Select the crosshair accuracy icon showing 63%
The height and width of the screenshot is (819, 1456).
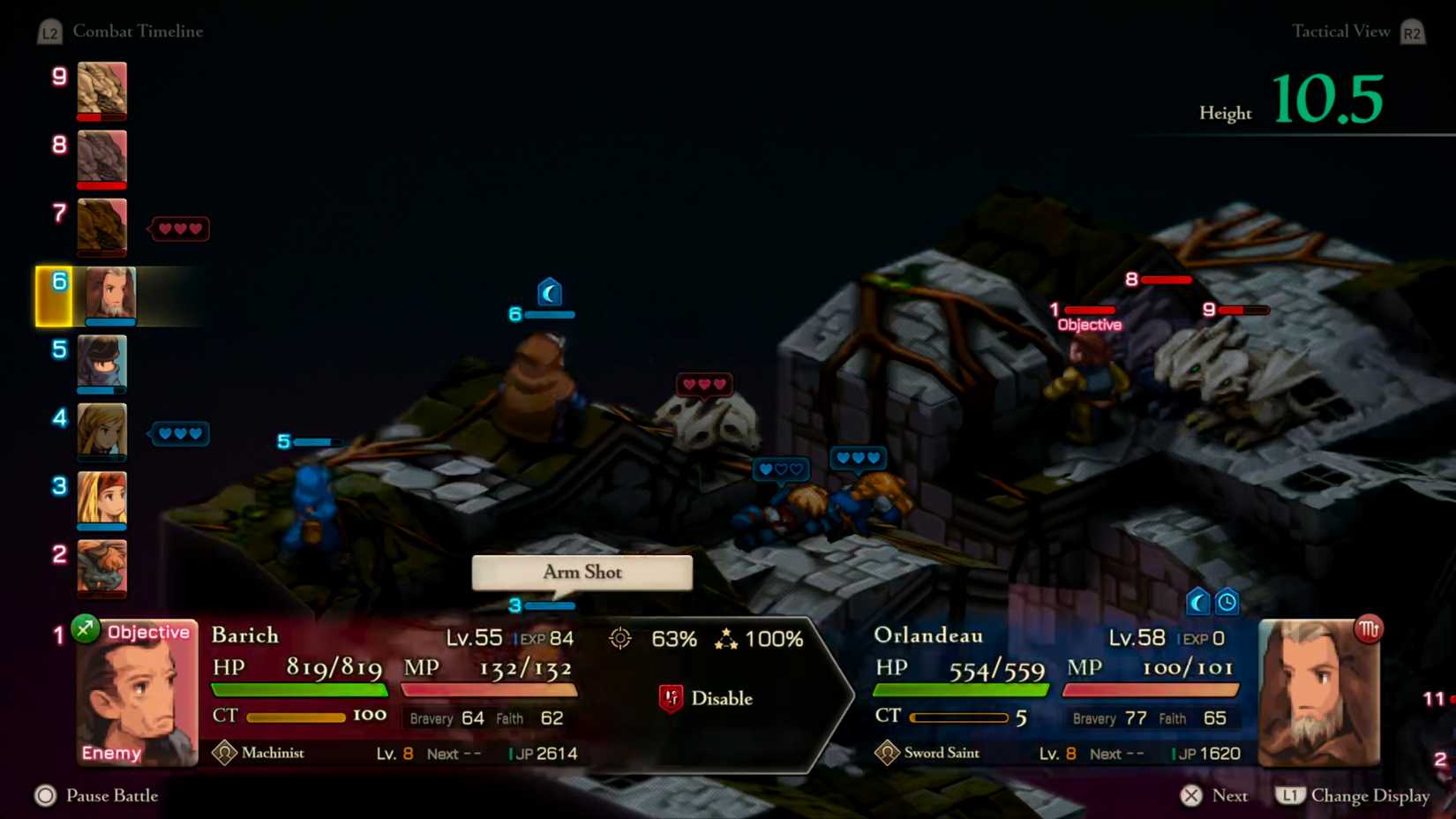click(621, 639)
